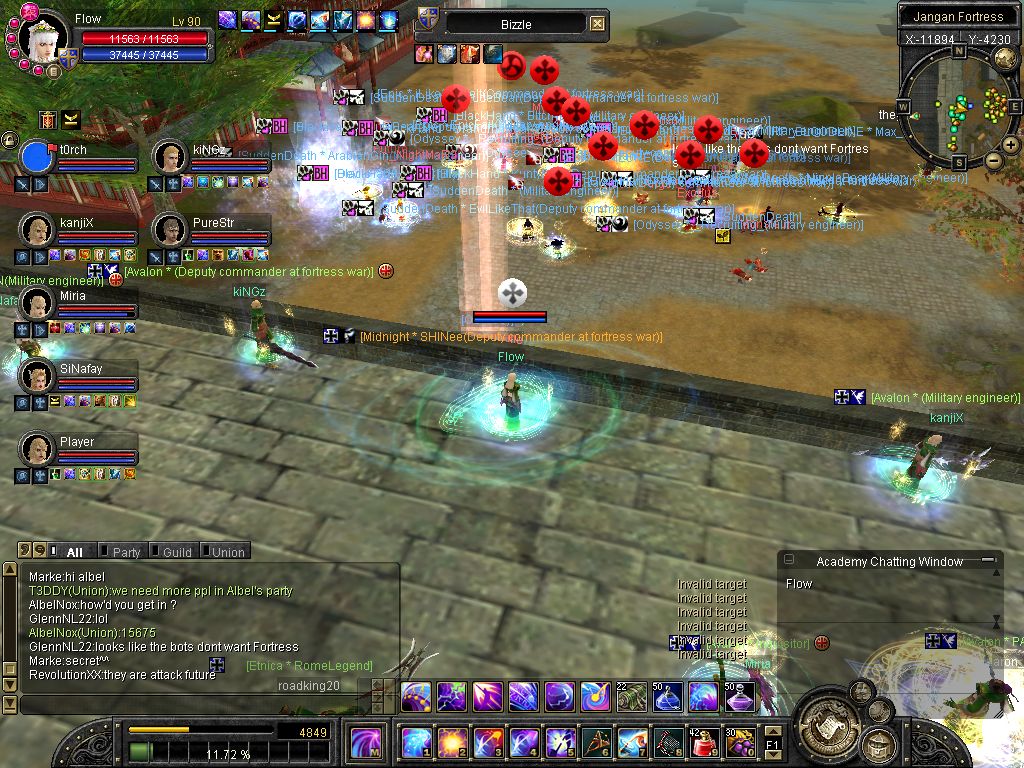Select party member PureStr's portrait
This screenshot has width=1024, height=768.
pos(170,229)
